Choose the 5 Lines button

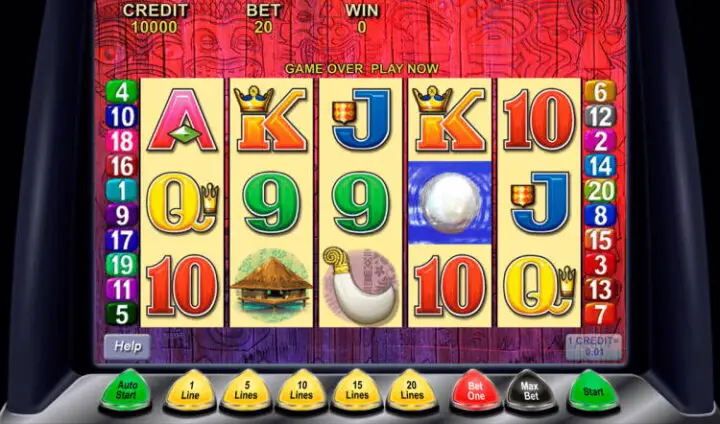[x=243, y=390]
